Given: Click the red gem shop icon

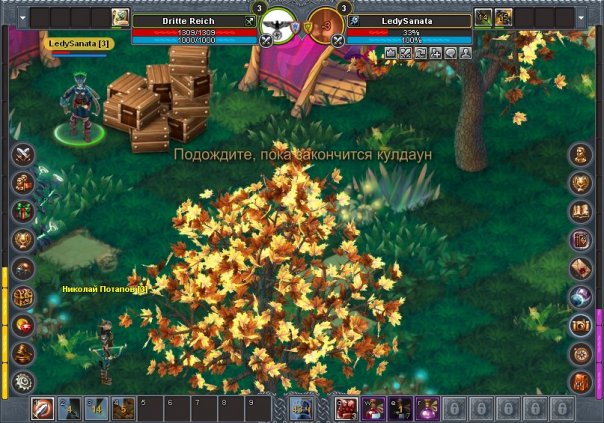Looking at the screenshot, I should coord(22,325).
